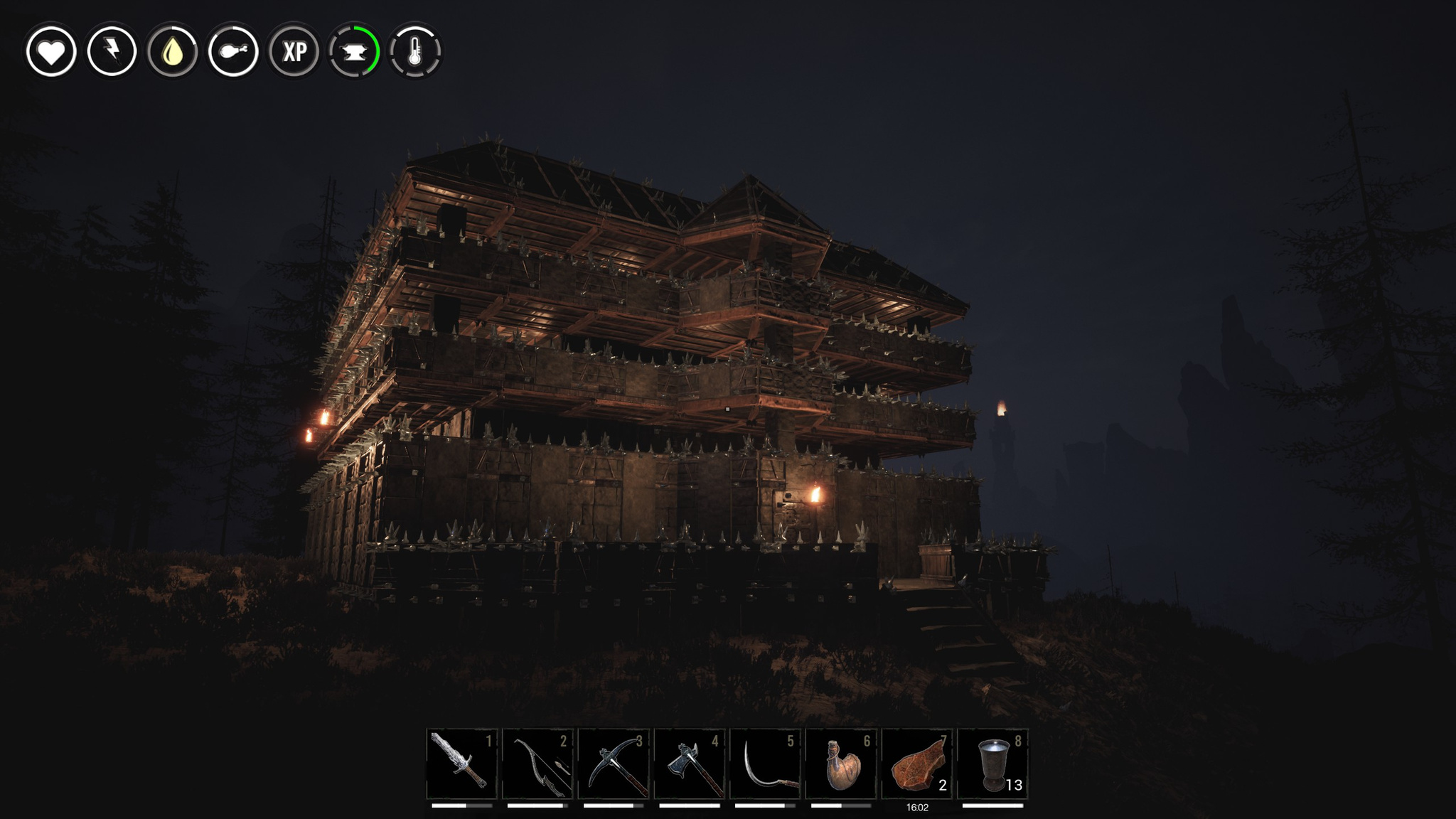Select the goblet stack of 13
This screenshot has width=1456, height=819.
[x=992, y=764]
